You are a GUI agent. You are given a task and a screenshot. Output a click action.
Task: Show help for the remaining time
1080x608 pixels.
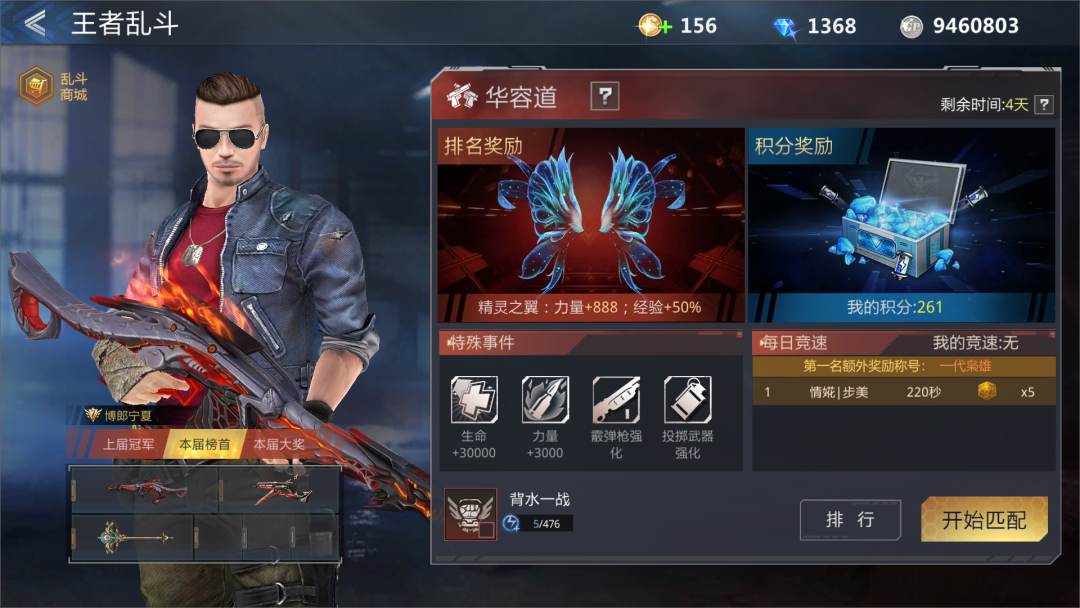[x=1043, y=104]
